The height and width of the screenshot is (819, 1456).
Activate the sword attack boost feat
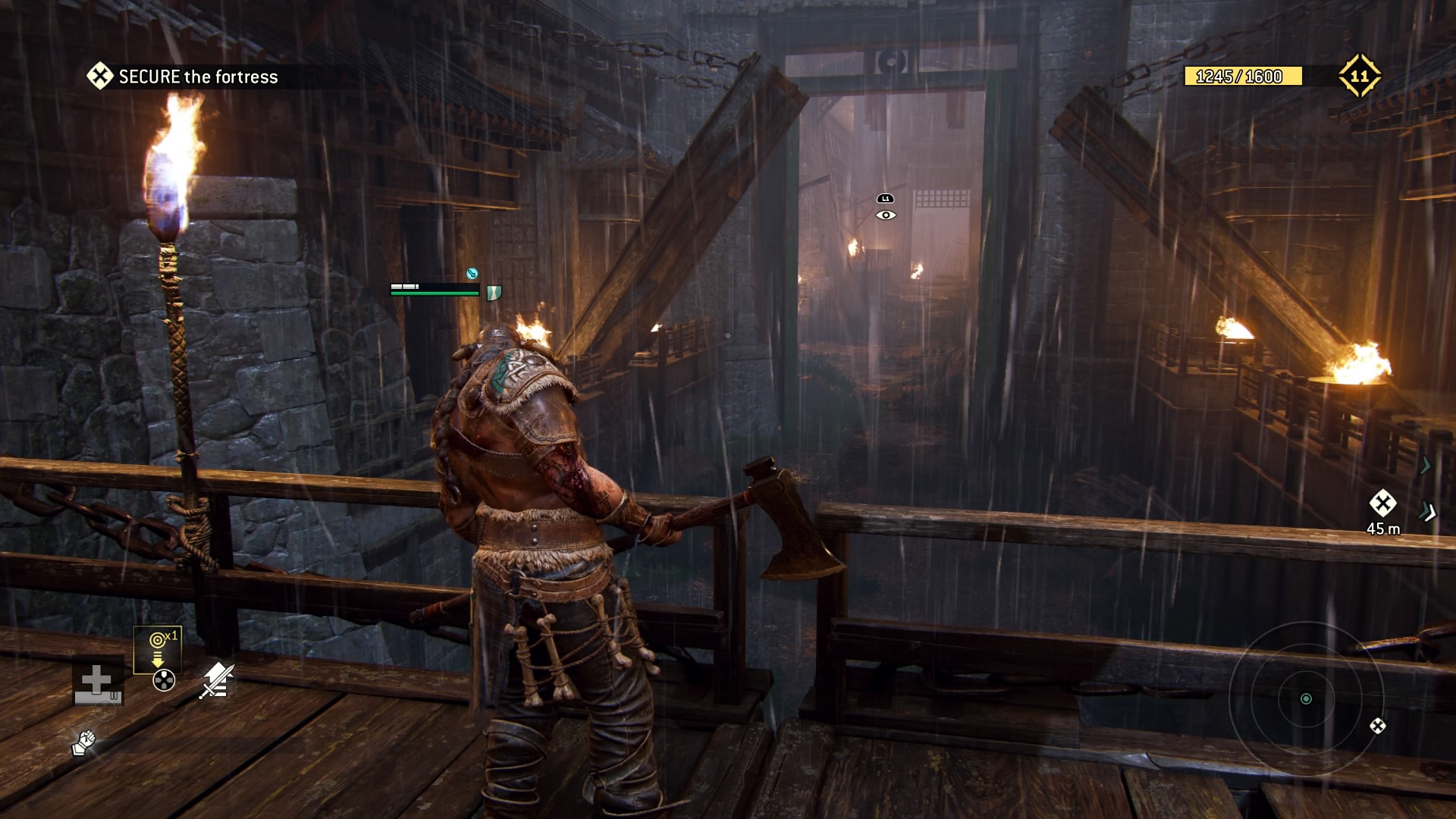tap(217, 680)
